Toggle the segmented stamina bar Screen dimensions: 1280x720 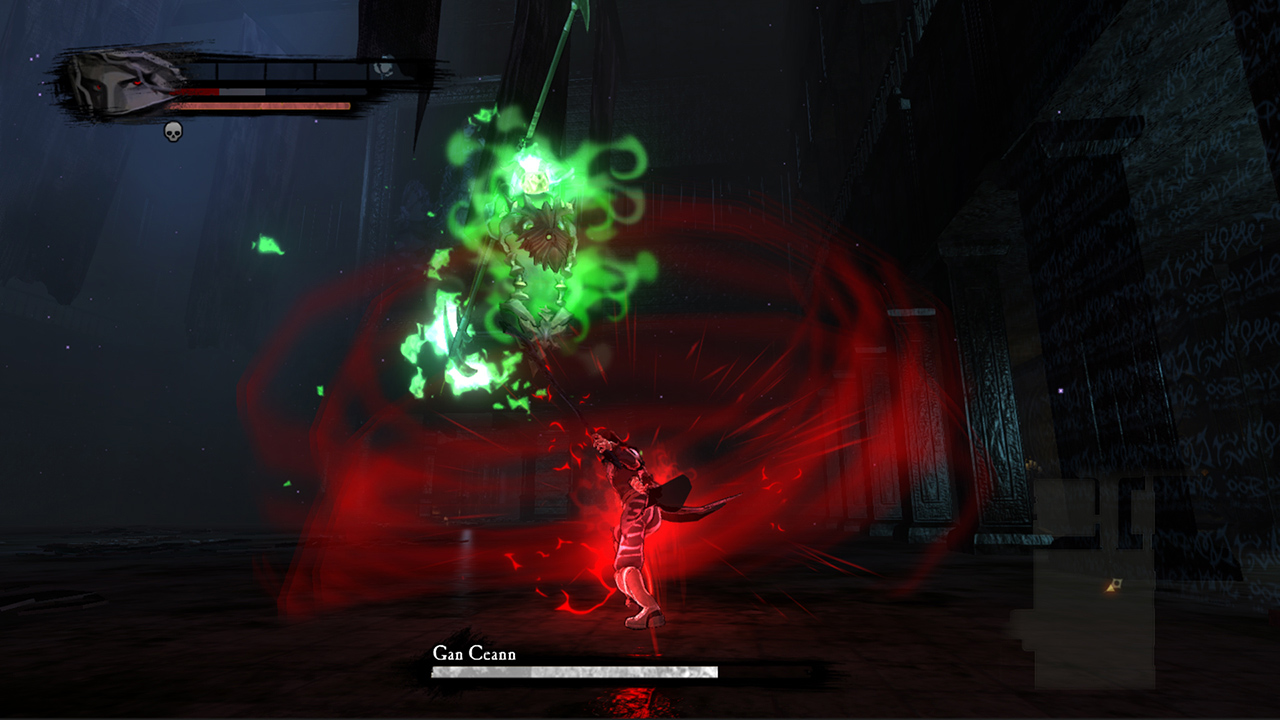tap(280, 70)
